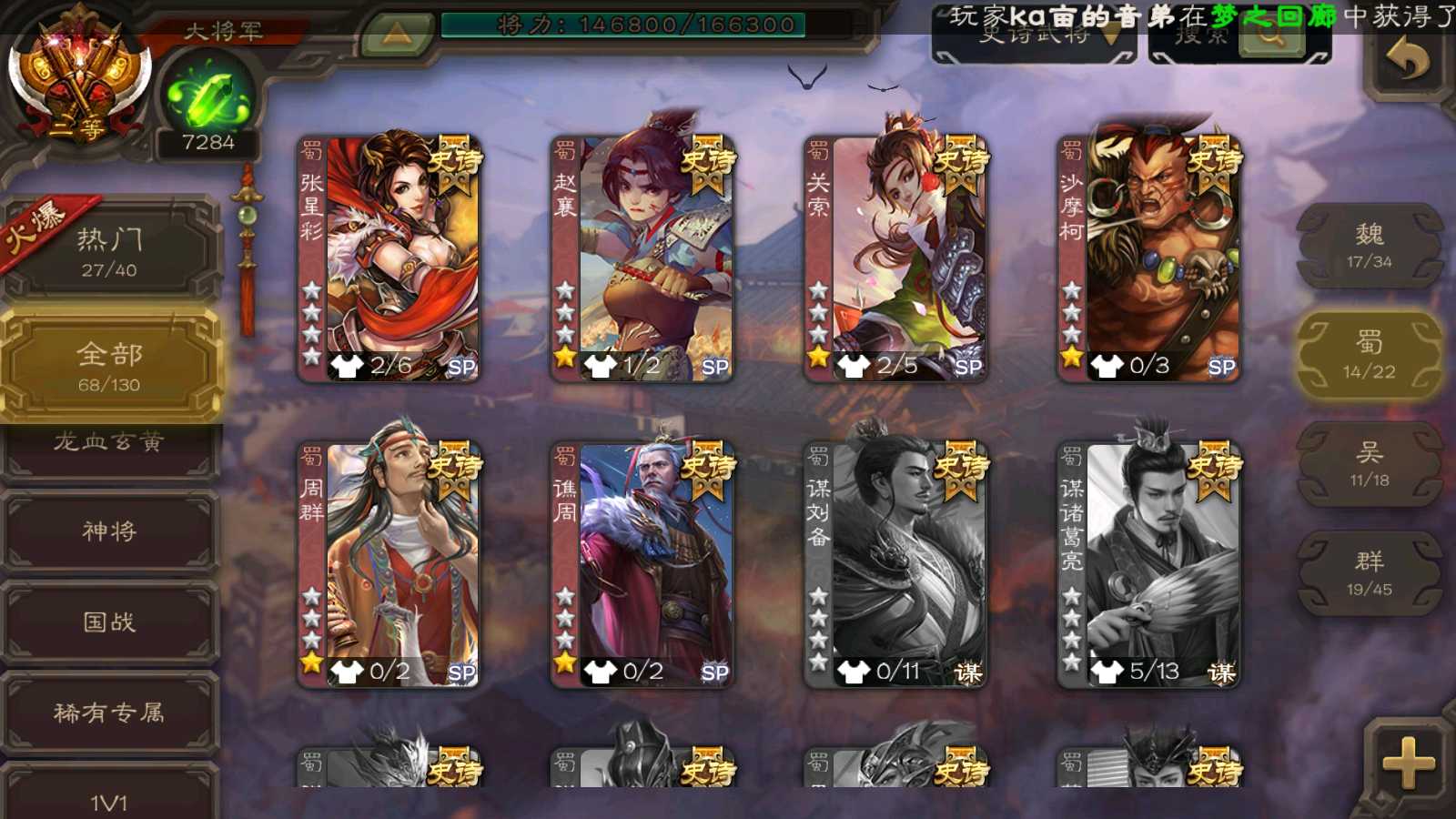This screenshot has width=1456, height=819.
Task: Select the 张星彩 general card
Action: point(389,258)
